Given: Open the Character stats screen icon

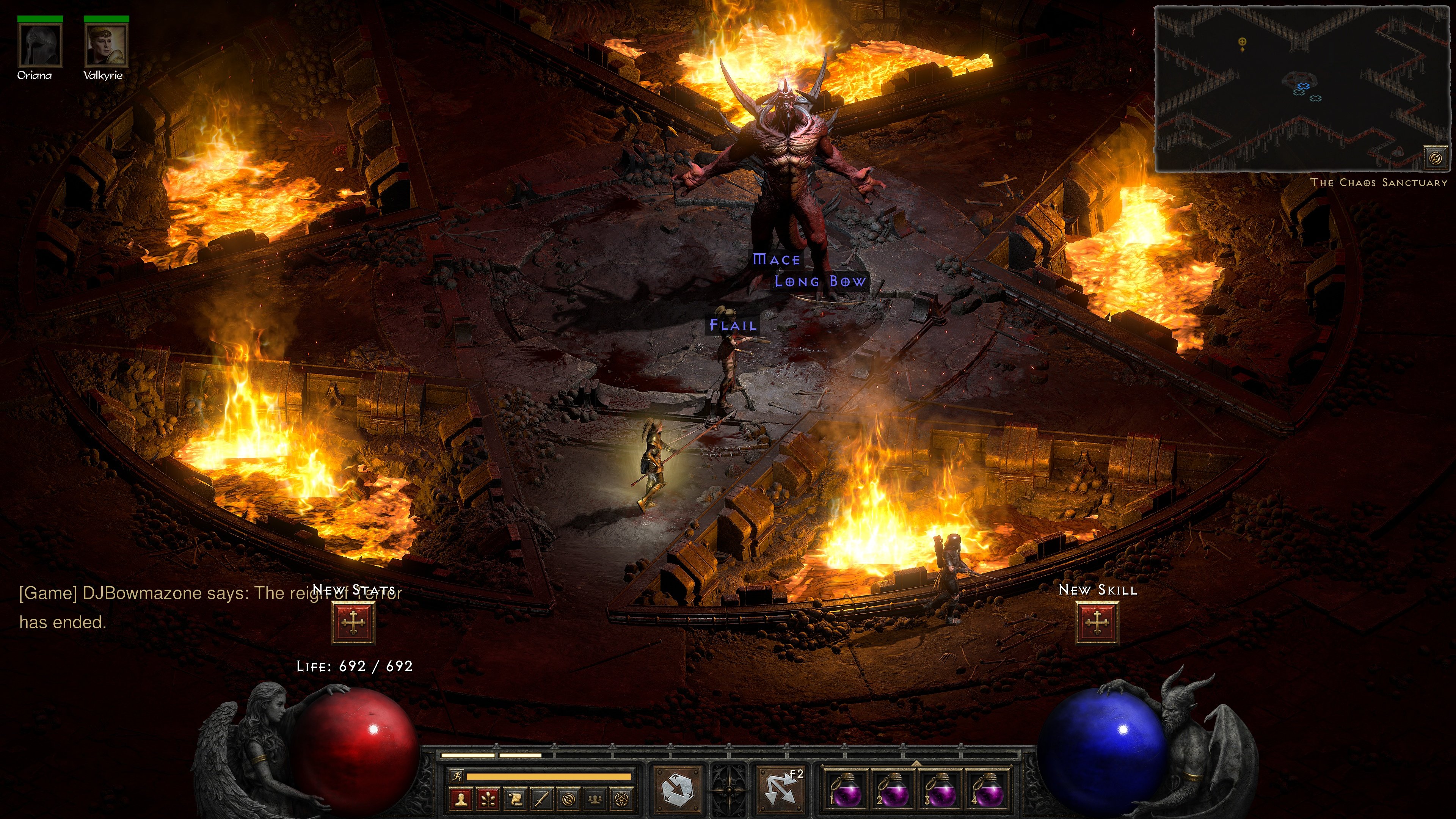Looking at the screenshot, I should [x=462, y=800].
